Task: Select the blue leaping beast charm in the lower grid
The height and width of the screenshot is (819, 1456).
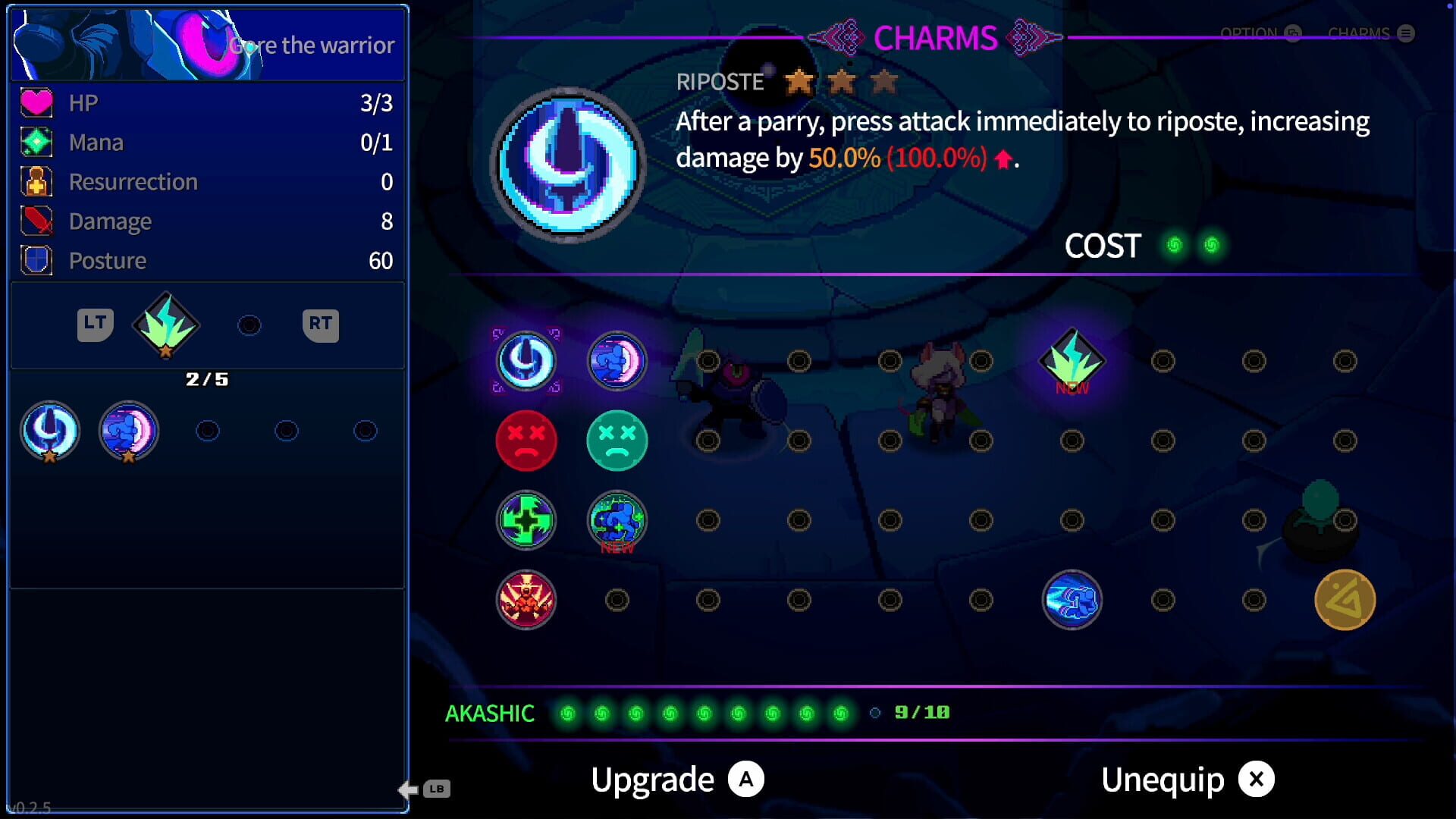Action: 1072,600
